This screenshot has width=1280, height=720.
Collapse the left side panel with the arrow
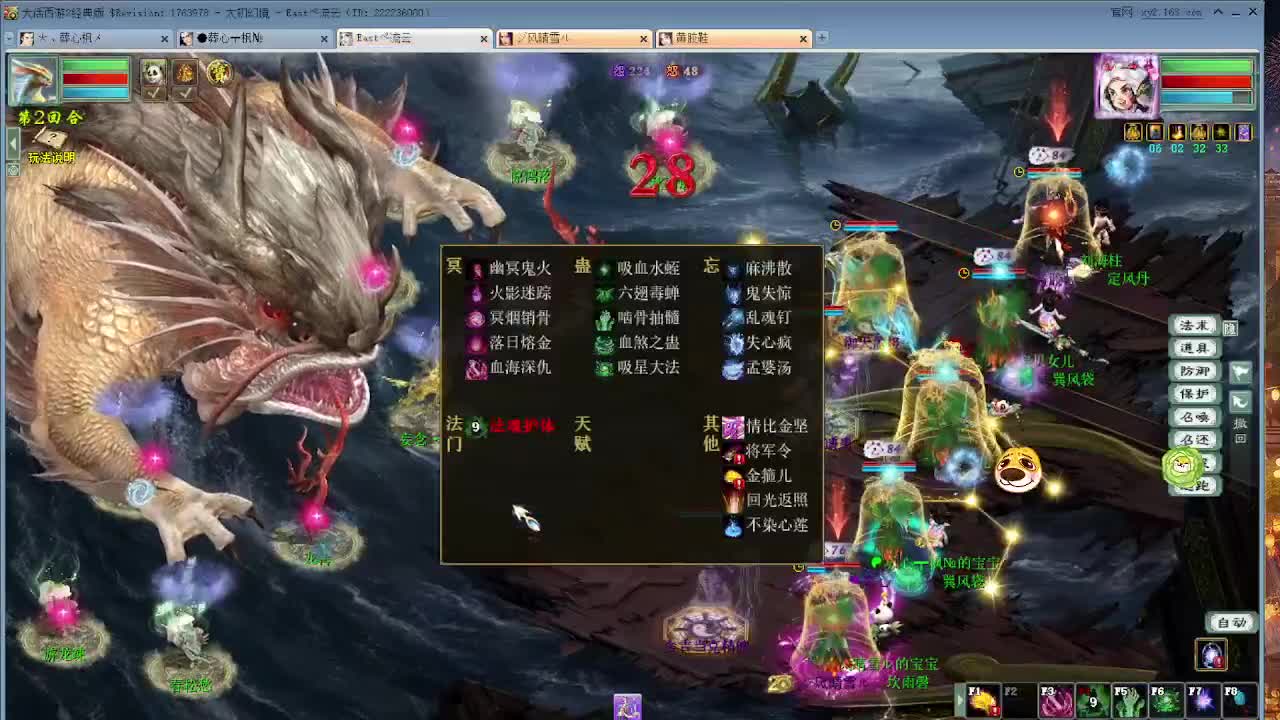pos(12,142)
